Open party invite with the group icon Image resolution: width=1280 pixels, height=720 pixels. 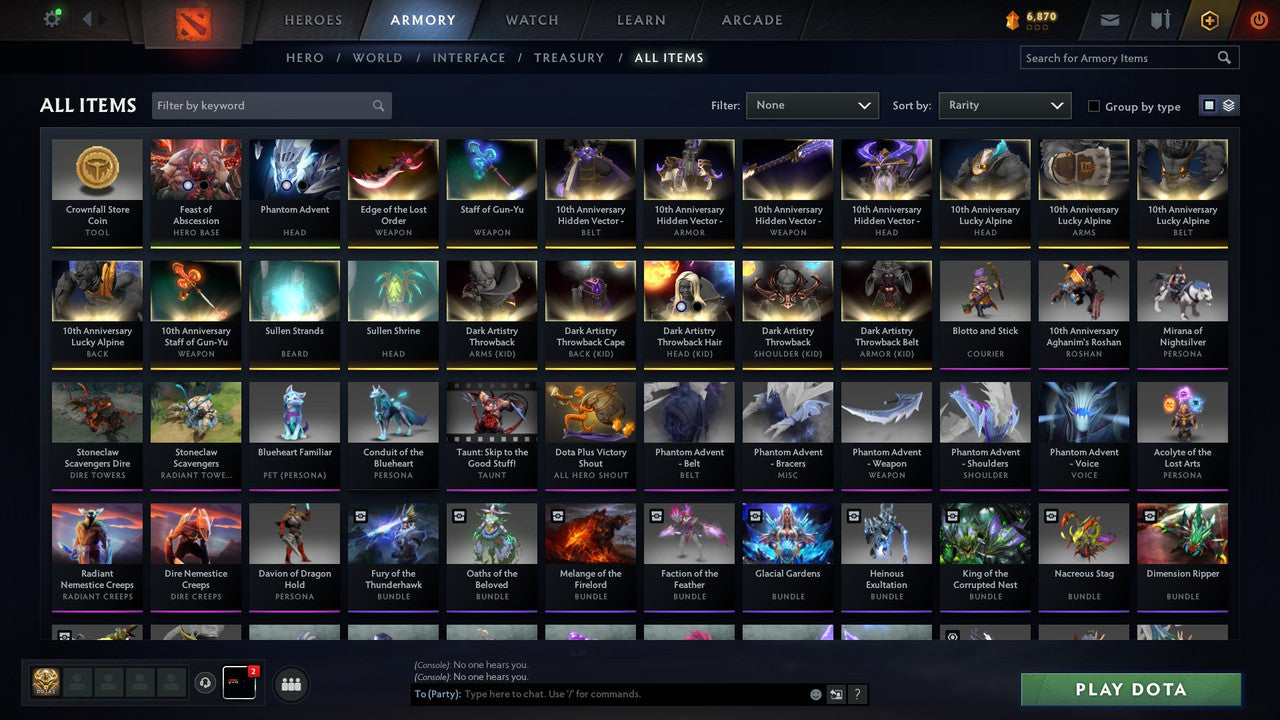pos(290,684)
